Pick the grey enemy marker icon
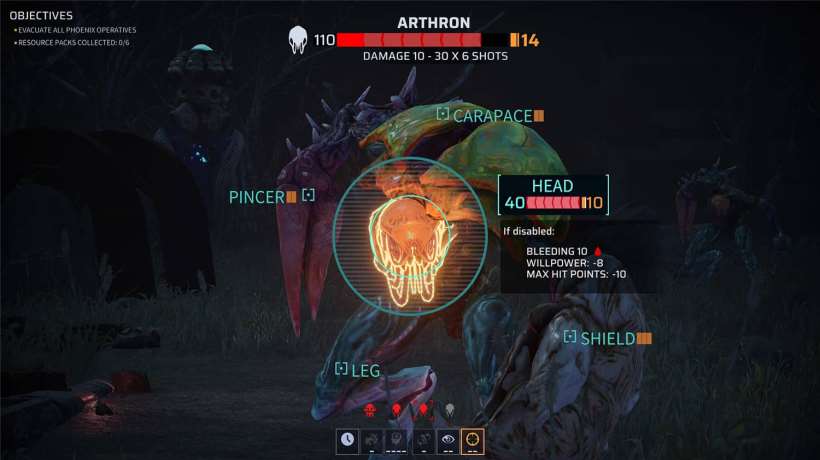 point(449,410)
